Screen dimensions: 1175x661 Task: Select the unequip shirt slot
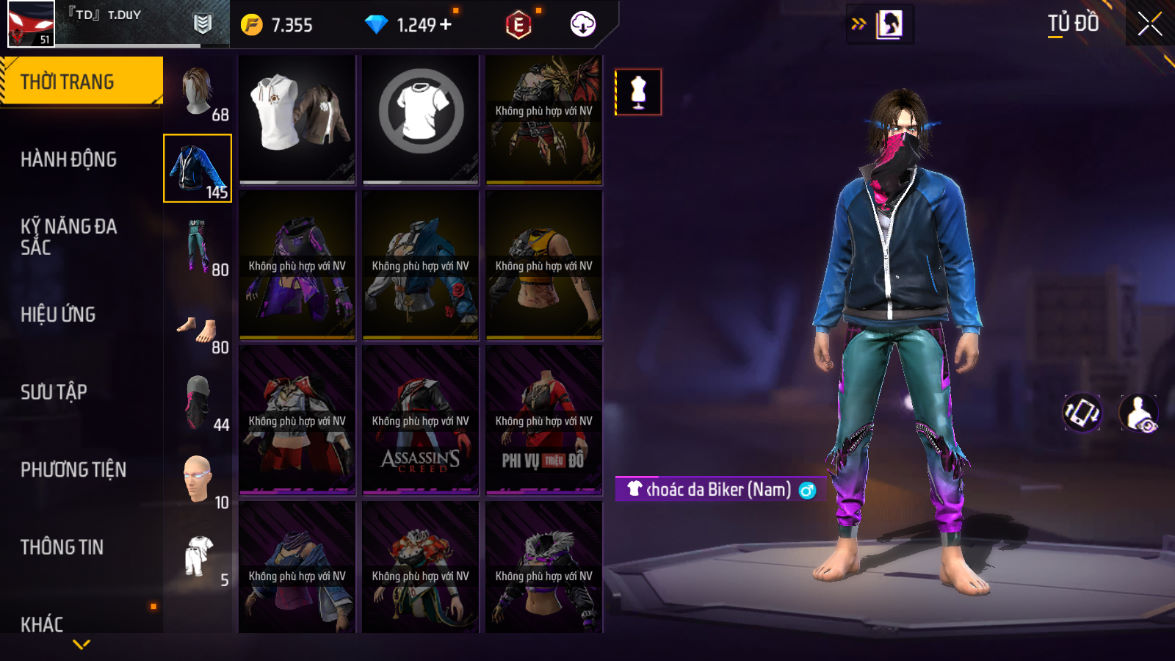click(x=421, y=118)
